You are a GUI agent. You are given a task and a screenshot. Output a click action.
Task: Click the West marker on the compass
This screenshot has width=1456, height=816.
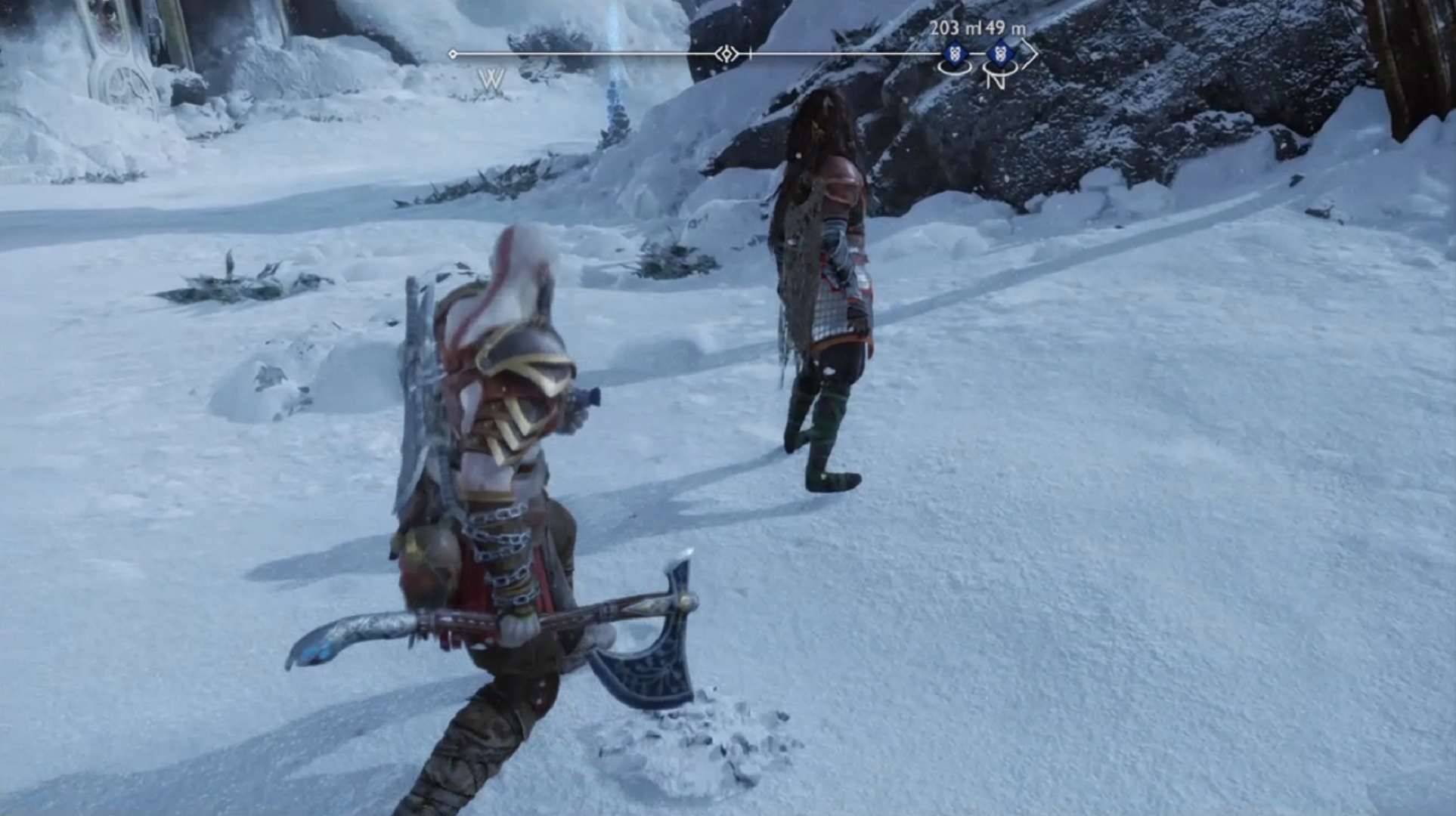(491, 79)
